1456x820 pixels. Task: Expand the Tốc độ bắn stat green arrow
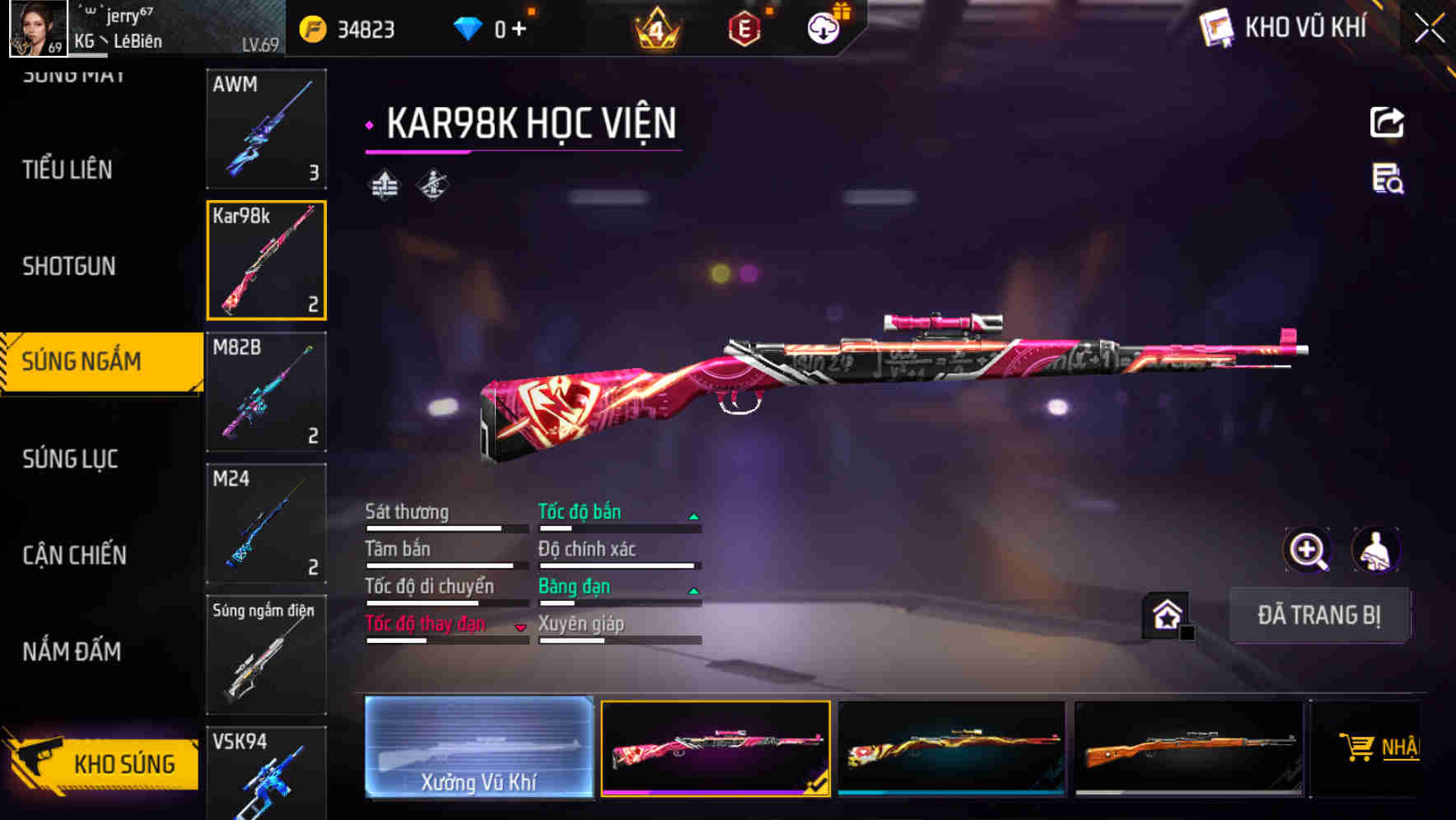coord(694,515)
